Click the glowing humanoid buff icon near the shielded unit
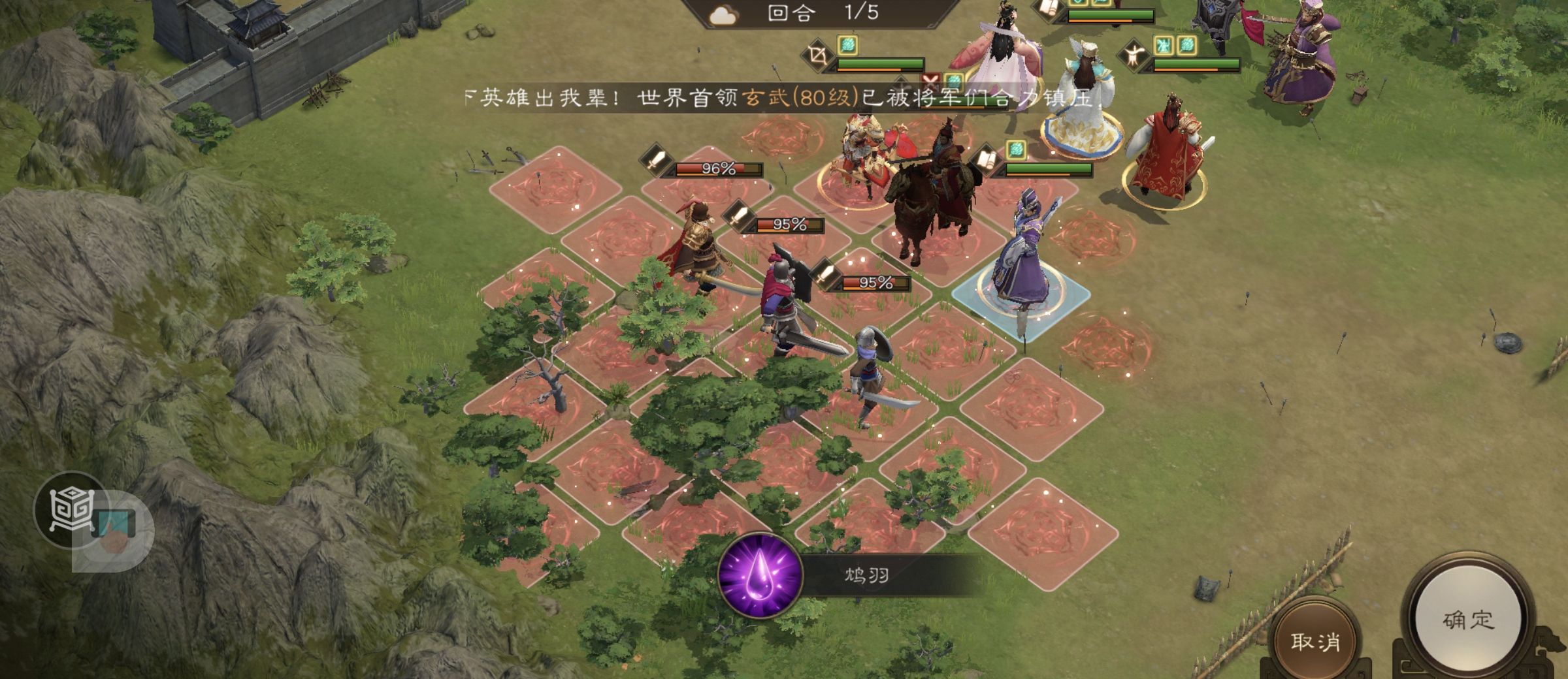 tap(1134, 53)
